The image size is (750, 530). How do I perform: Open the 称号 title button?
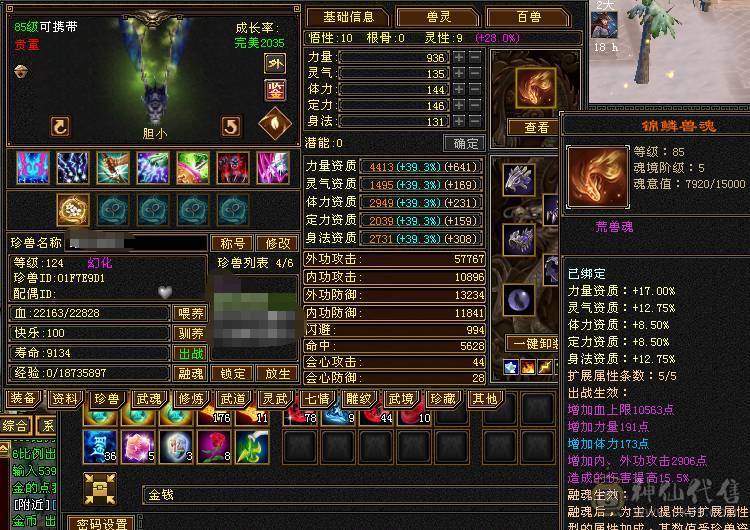click(x=232, y=243)
